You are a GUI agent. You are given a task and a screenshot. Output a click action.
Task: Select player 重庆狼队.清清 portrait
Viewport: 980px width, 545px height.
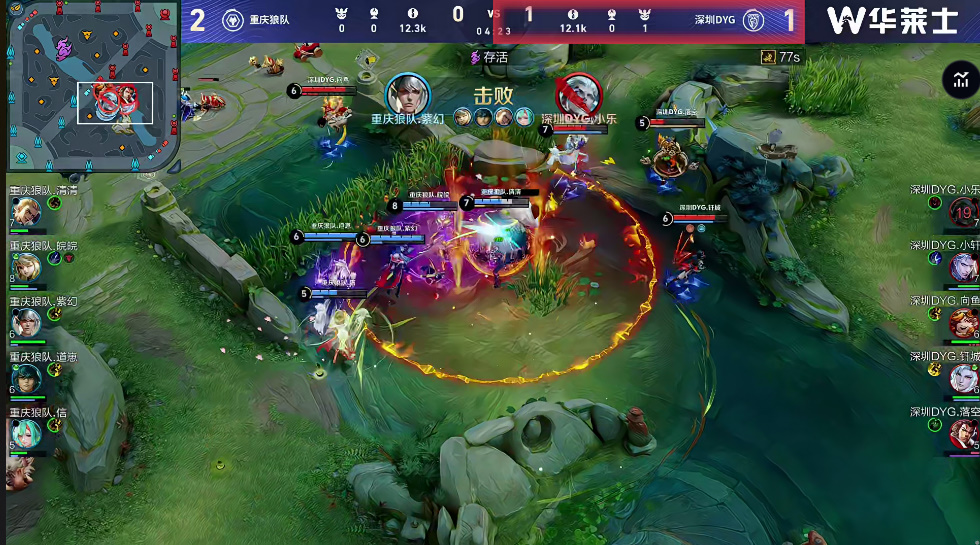coord(25,212)
